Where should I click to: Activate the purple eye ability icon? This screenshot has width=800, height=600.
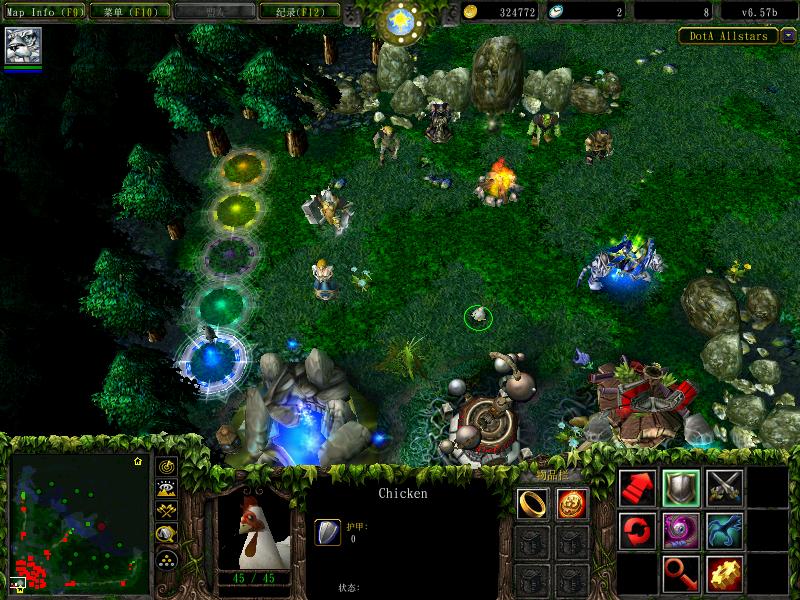click(681, 530)
